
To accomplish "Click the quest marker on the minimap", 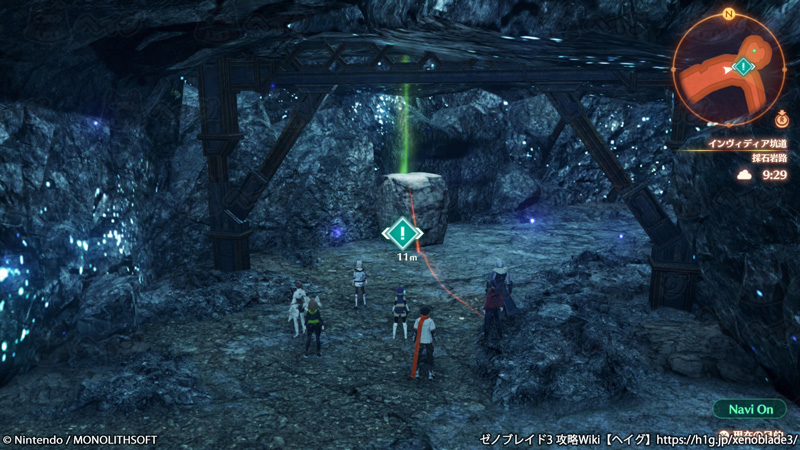I will tap(743, 67).
